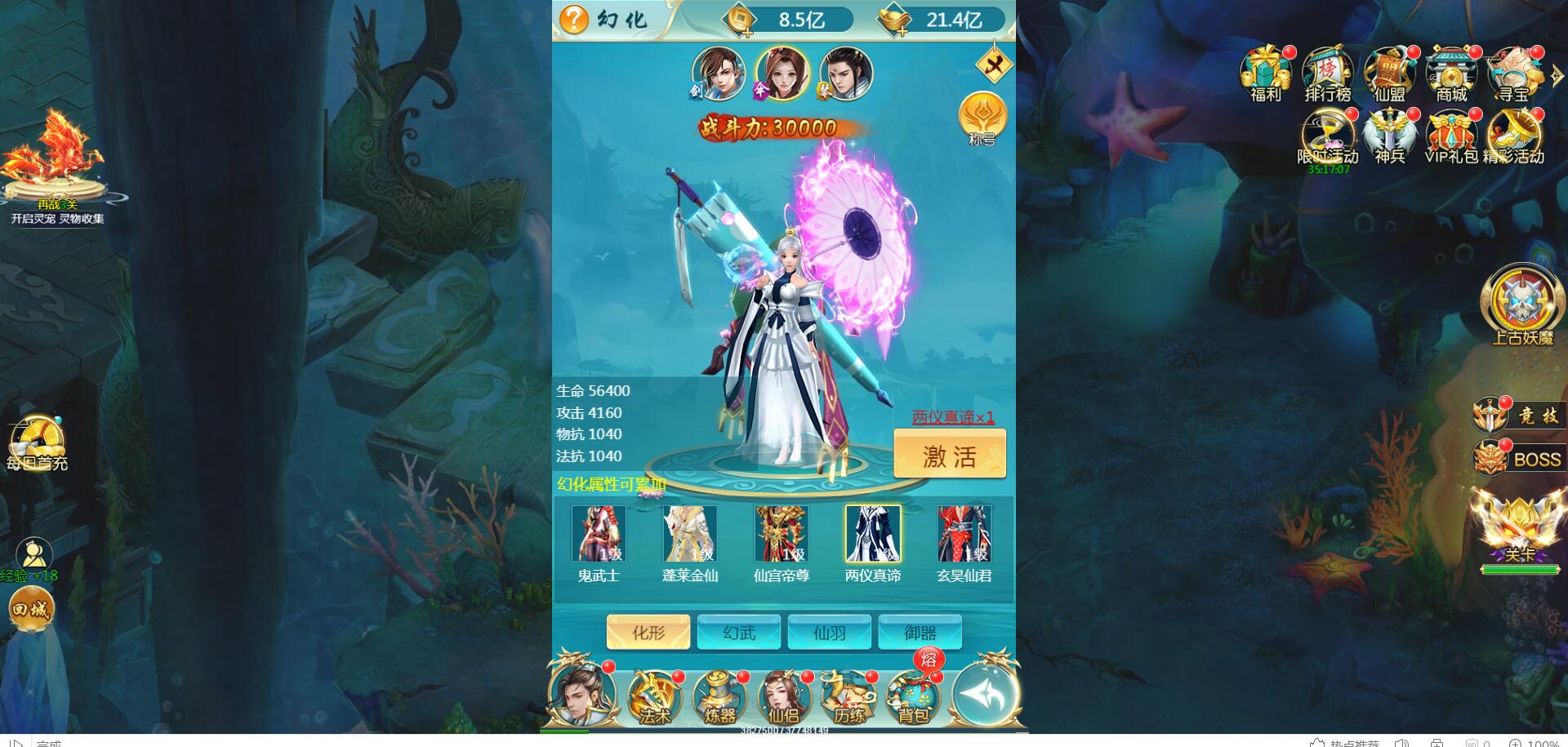
Task: Click the 回城 return-to-town button
Action: tap(32, 609)
